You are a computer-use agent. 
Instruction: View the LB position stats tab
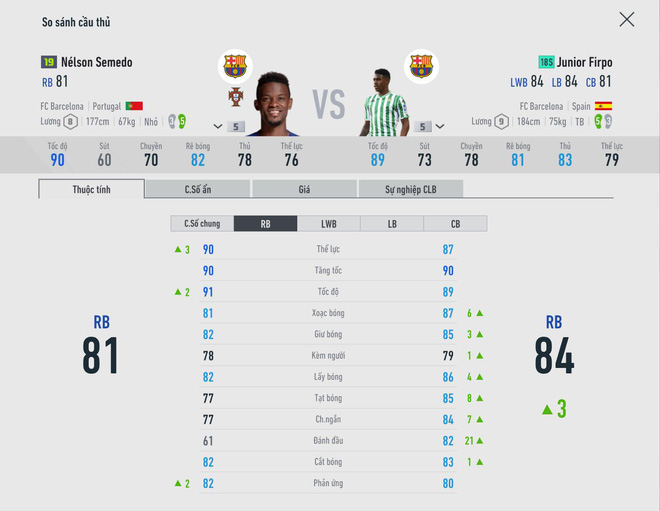pyautogui.click(x=391, y=224)
